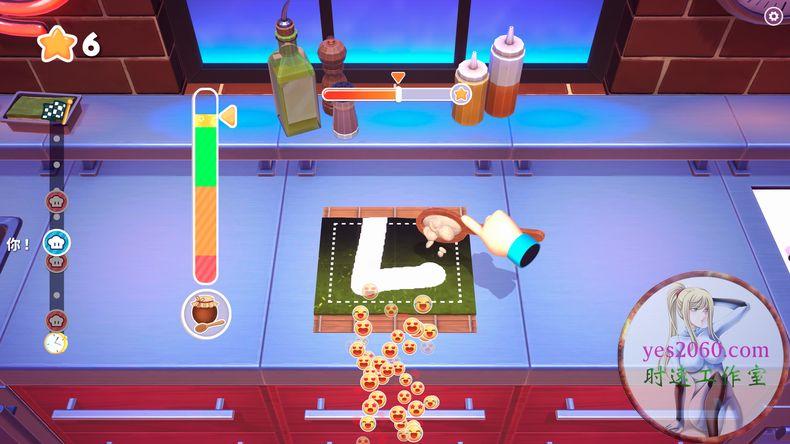Click the clock icon on the progress track
The image size is (790, 444).
coord(56,343)
